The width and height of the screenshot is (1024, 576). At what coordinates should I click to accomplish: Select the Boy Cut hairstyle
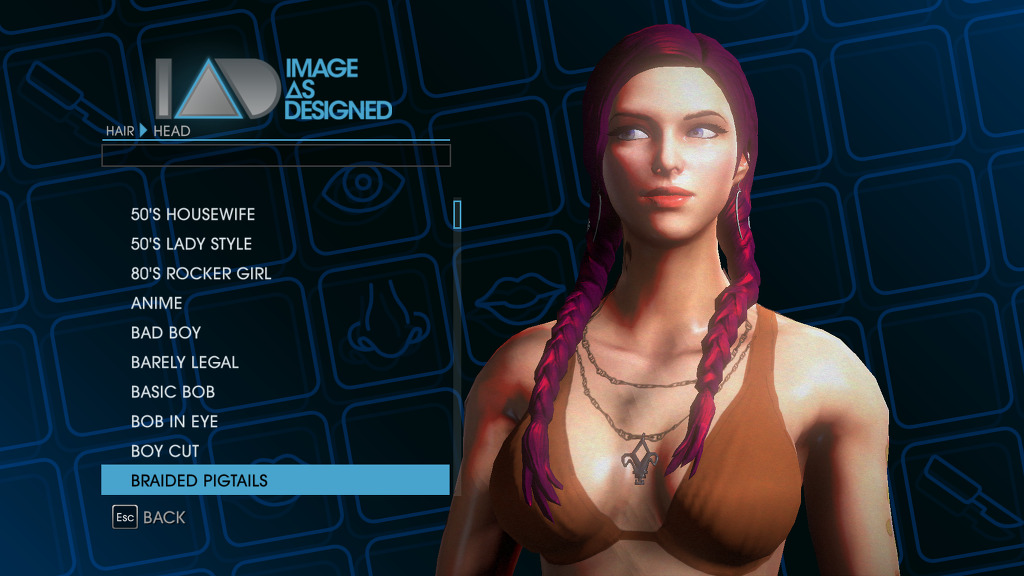click(165, 451)
